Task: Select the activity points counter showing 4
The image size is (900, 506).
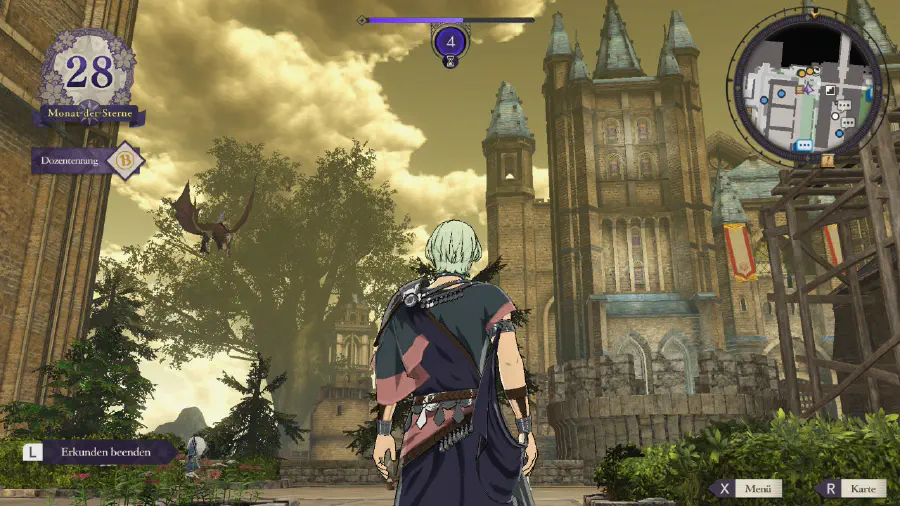Action: 451,42
